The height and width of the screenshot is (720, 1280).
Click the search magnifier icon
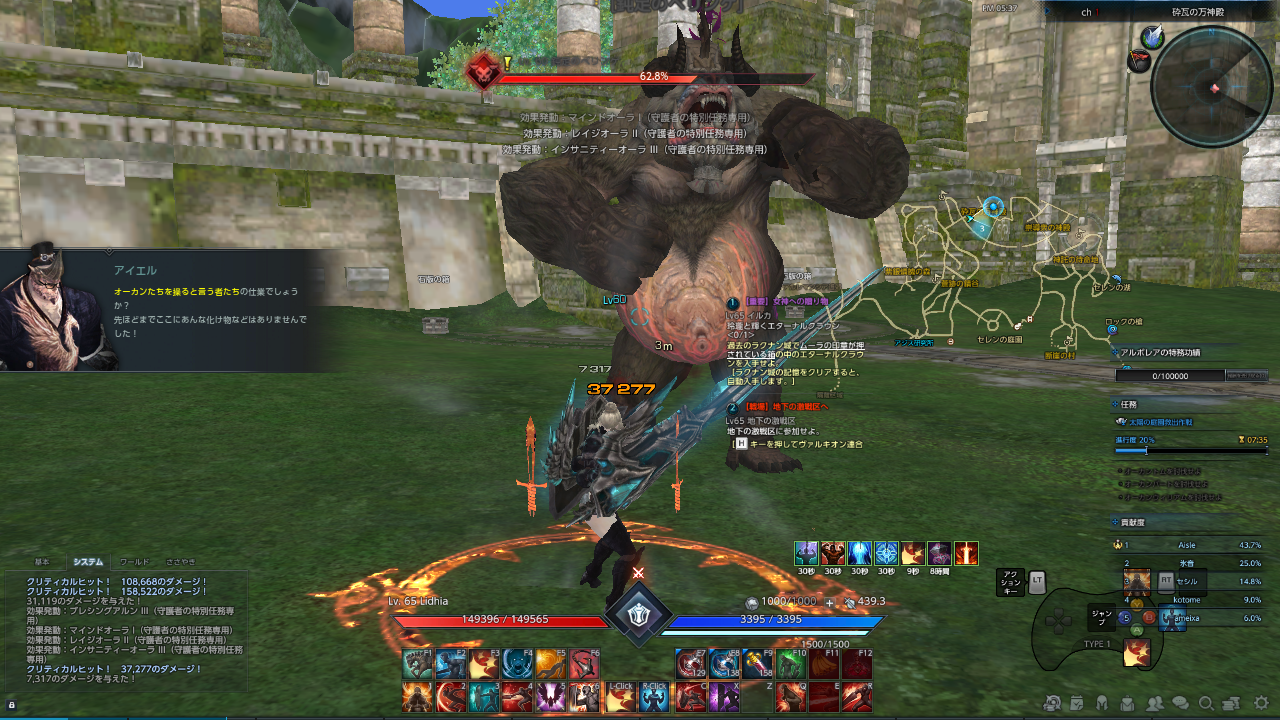(x=1207, y=704)
